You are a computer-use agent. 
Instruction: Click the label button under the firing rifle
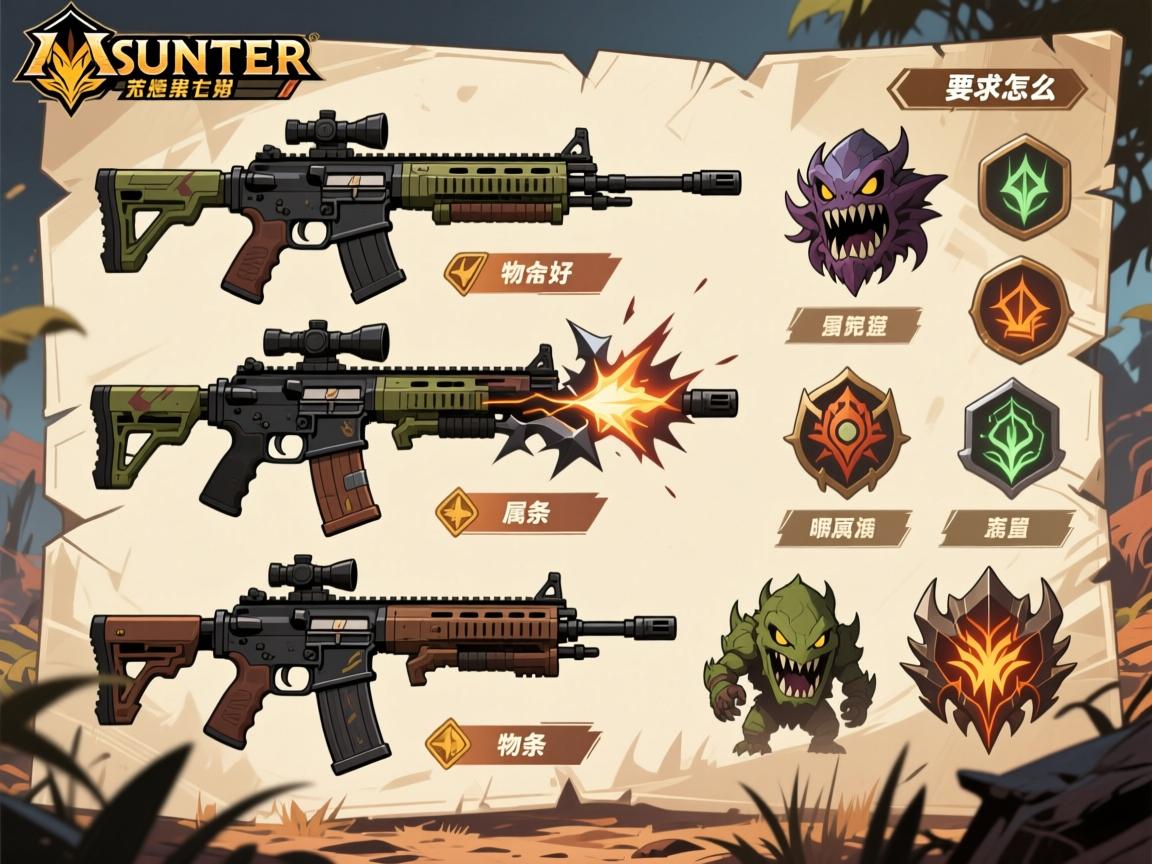coord(521,512)
